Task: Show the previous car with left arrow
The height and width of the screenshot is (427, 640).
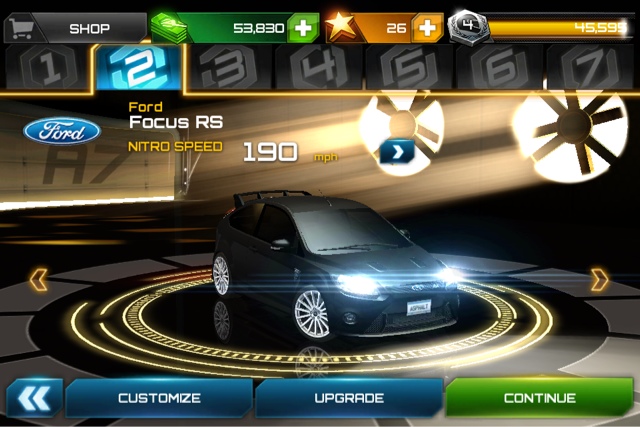Action: coord(38,279)
